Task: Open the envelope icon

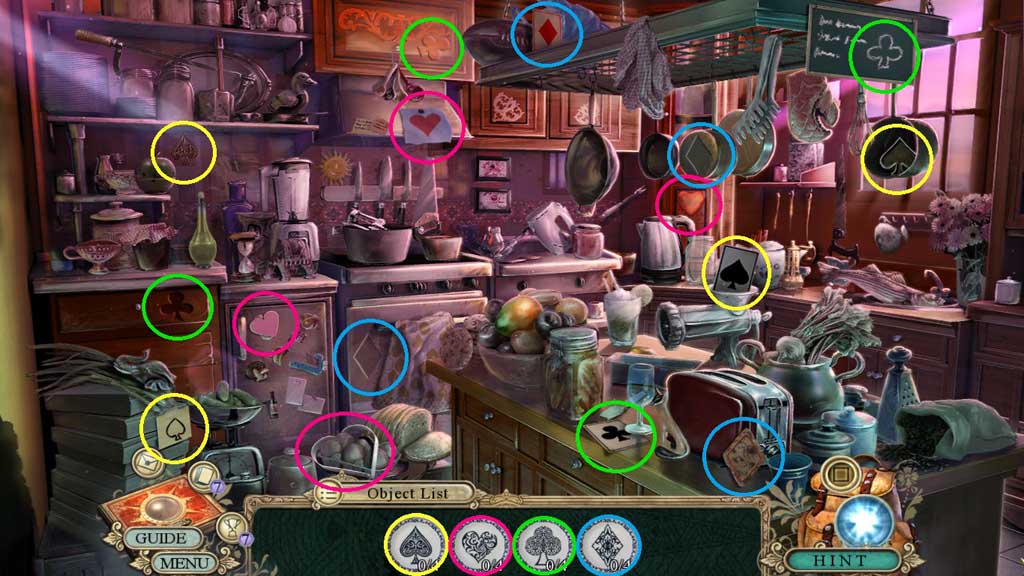Action: 146,463
